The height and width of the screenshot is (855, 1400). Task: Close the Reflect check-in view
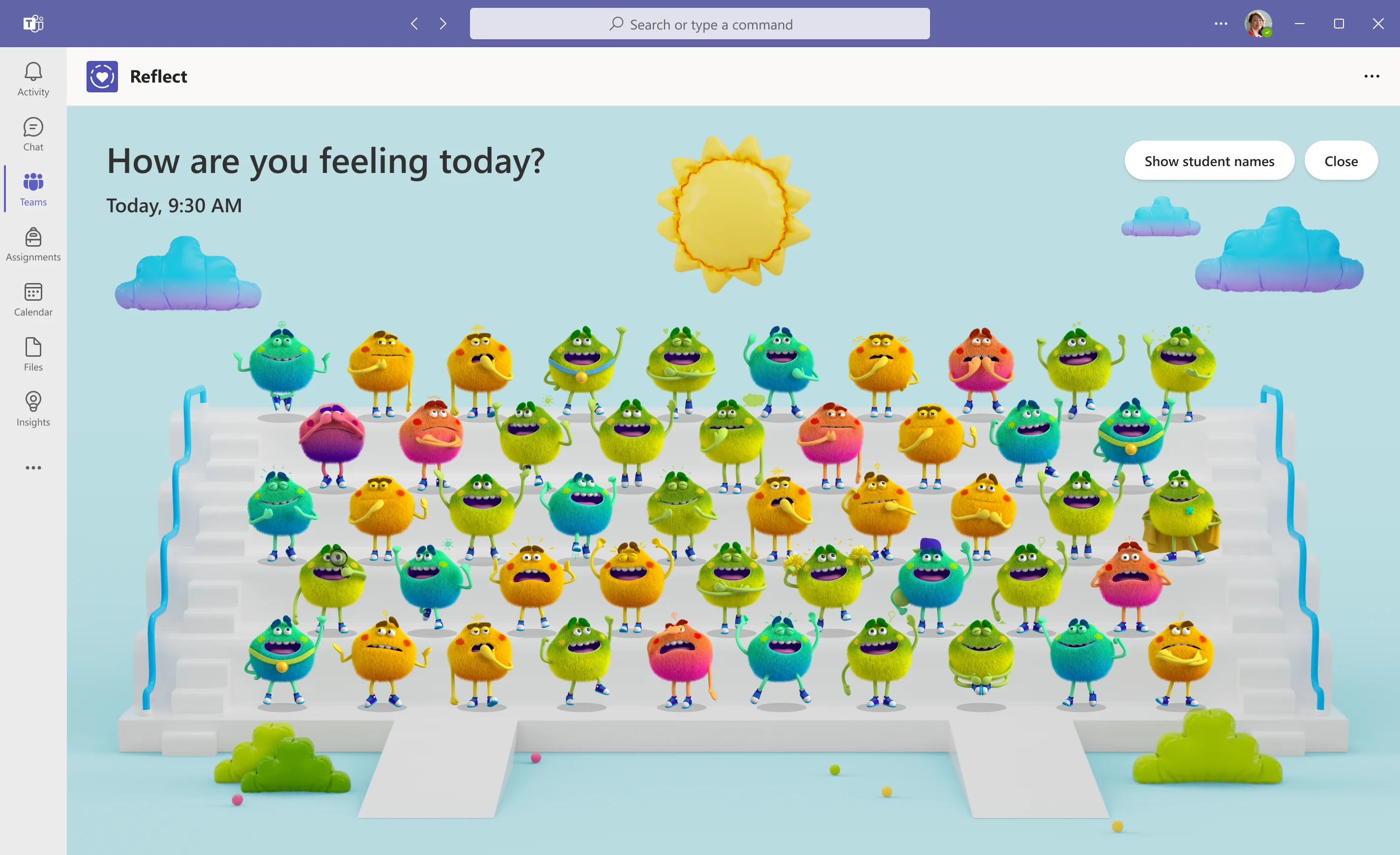coord(1341,161)
